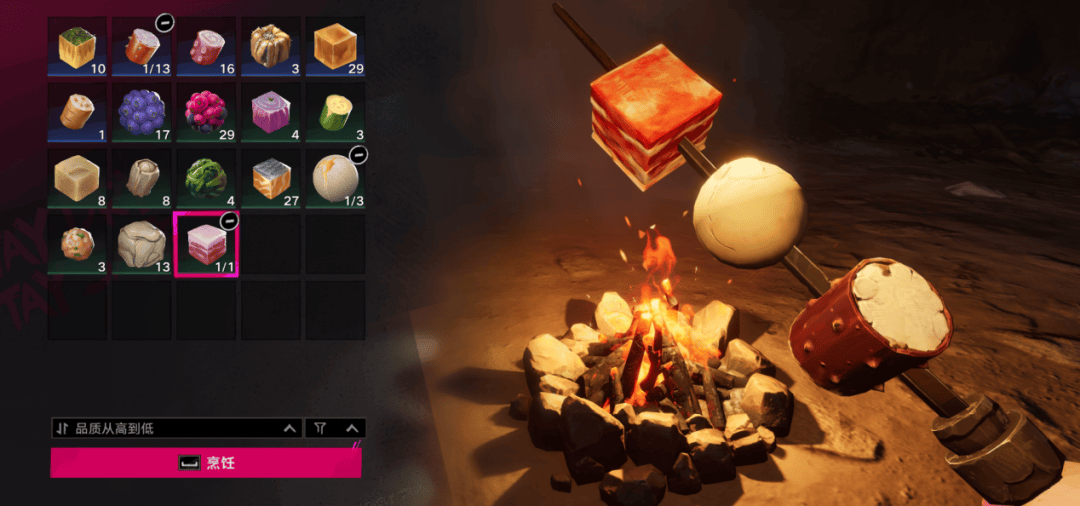1080x506 pixels.
Task: Choose the green cucumber slice slot
Action: 335,111
